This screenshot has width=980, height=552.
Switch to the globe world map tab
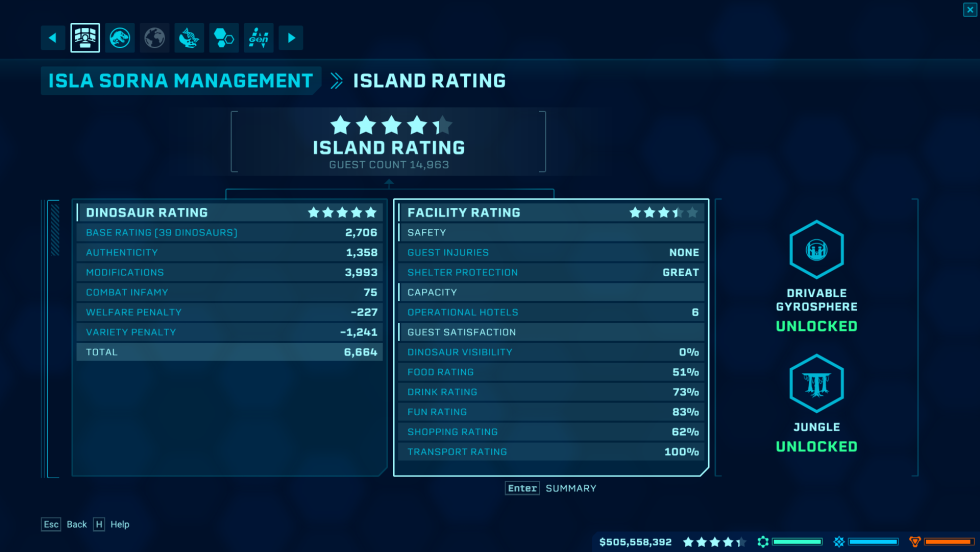154,38
